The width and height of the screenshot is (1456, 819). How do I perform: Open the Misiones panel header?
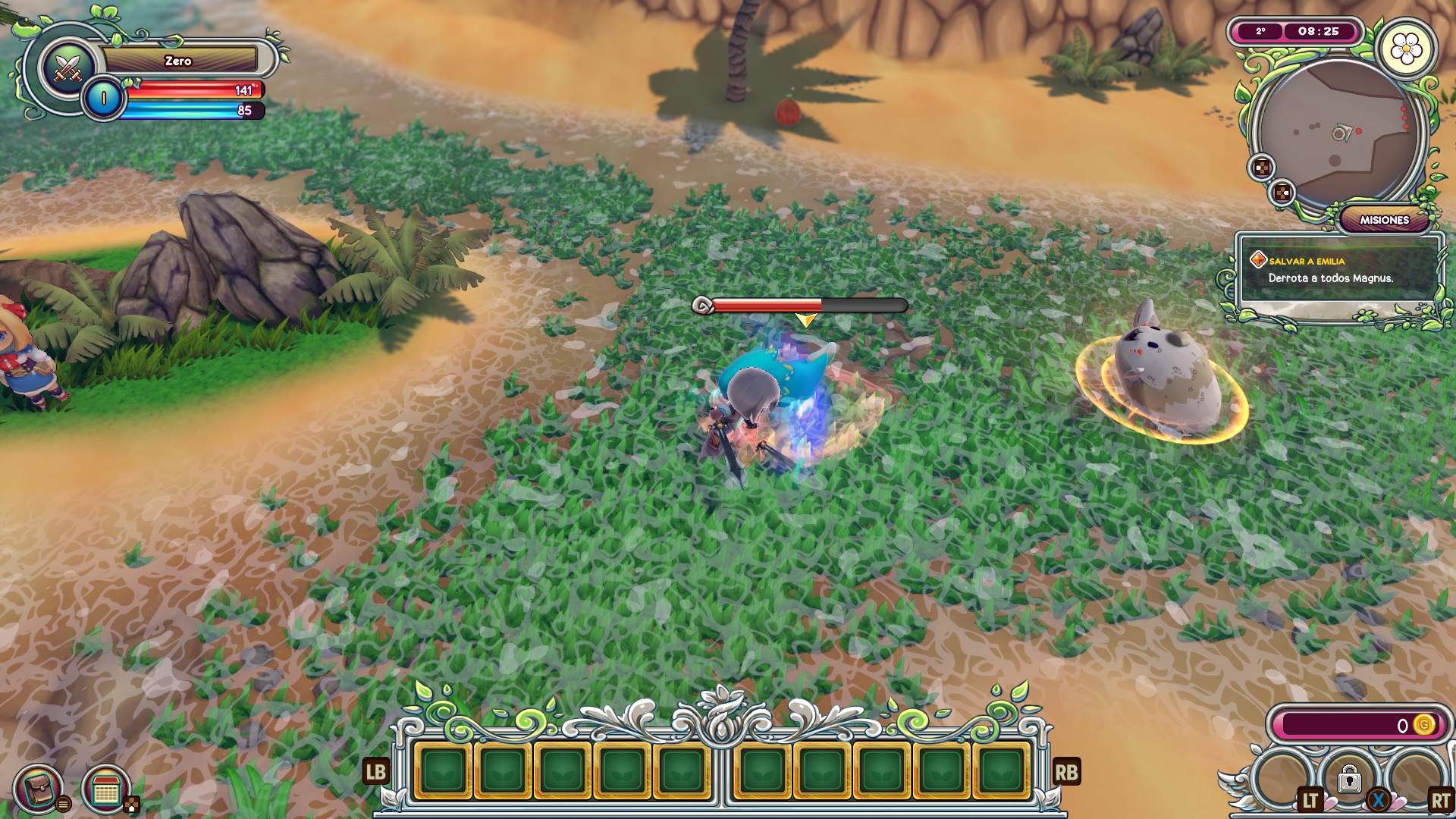(1383, 220)
